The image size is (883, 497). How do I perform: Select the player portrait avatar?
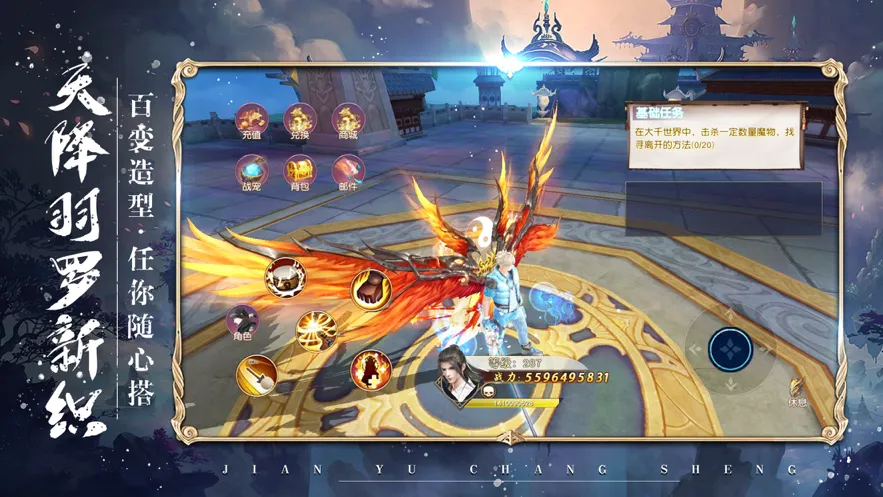(x=459, y=375)
